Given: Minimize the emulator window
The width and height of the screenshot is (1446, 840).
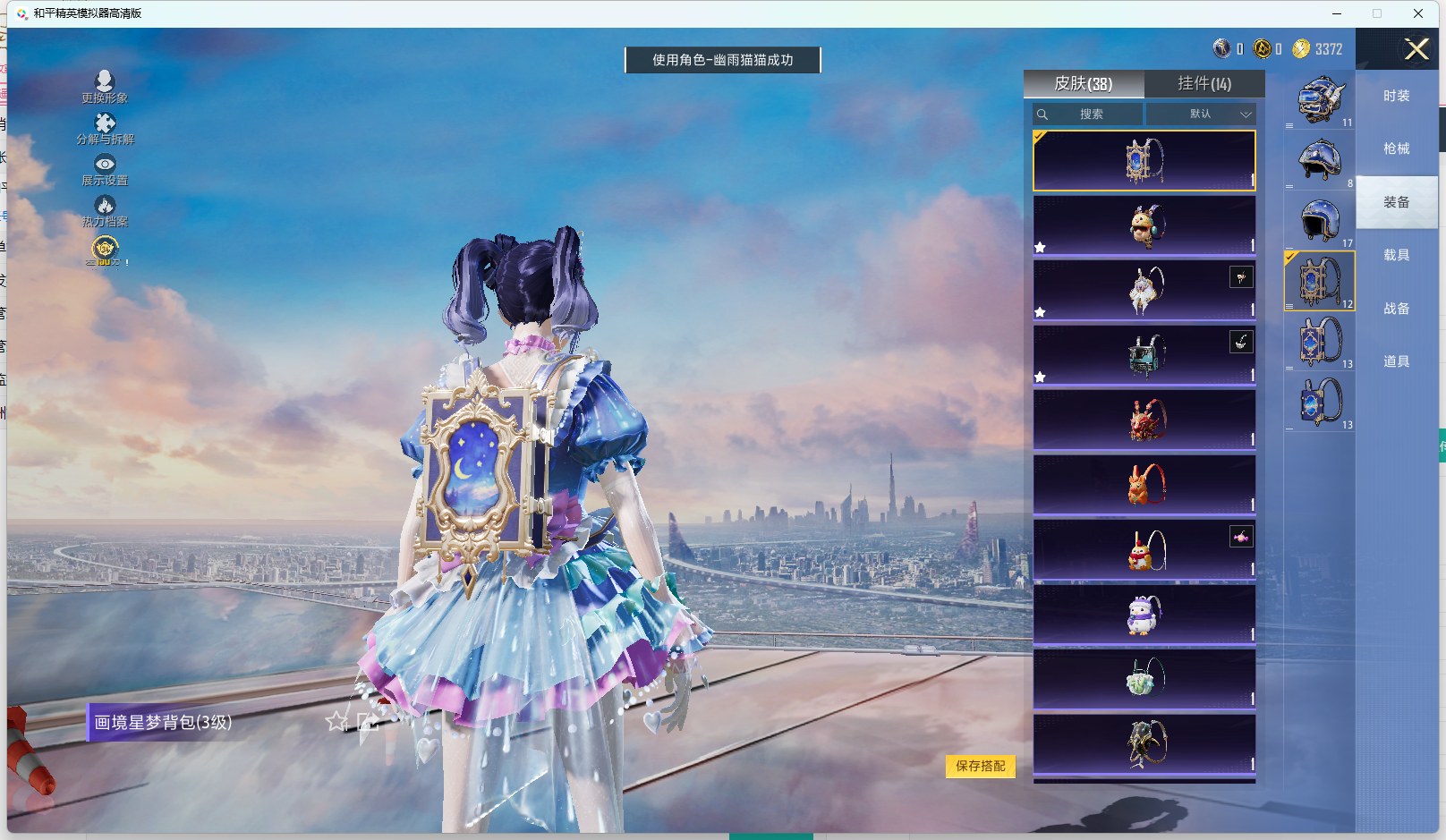Looking at the screenshot, I should [x=1337, y=13].
